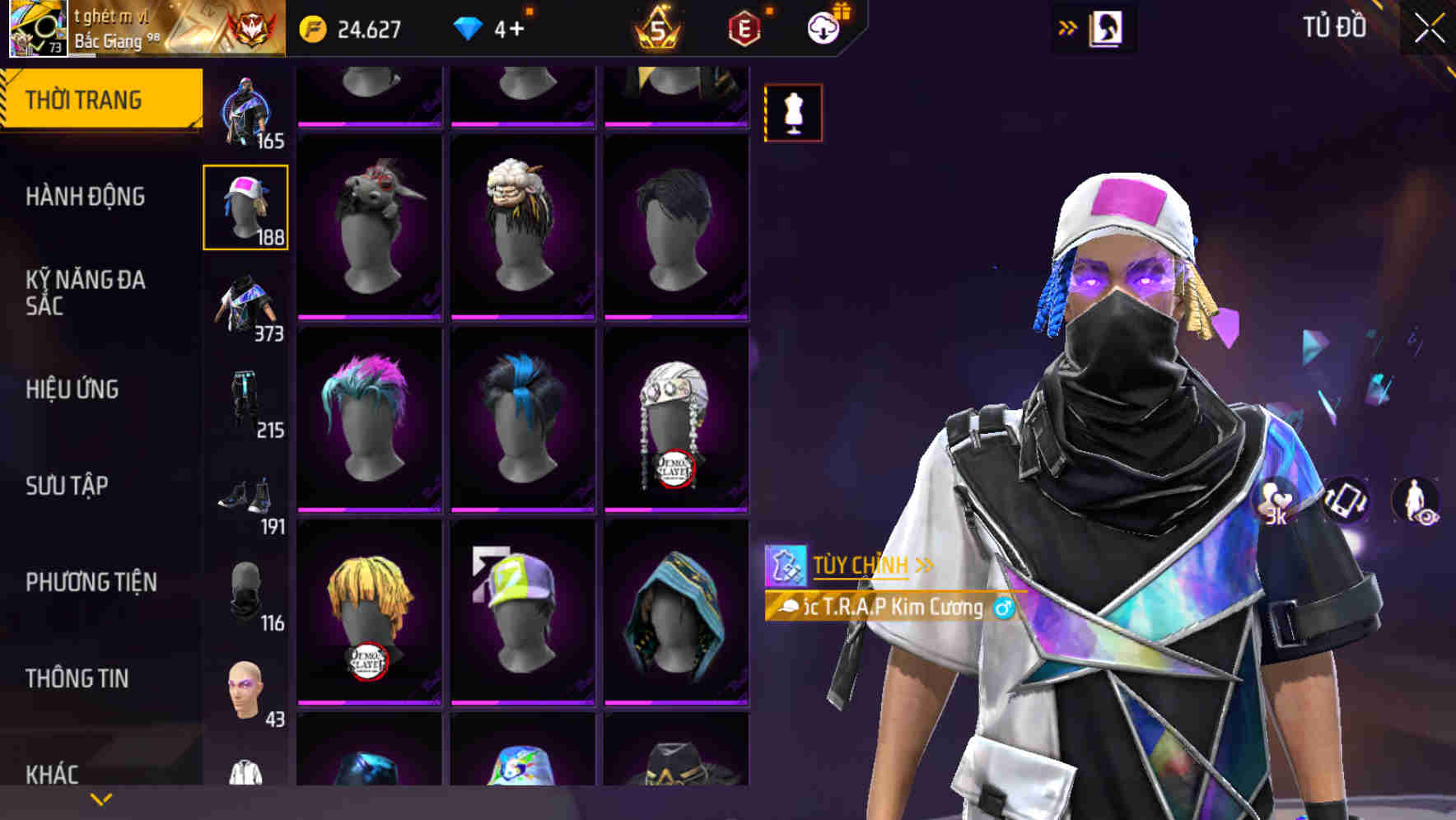Expand more categories with the bottom yellow chevron

point(99,800)
